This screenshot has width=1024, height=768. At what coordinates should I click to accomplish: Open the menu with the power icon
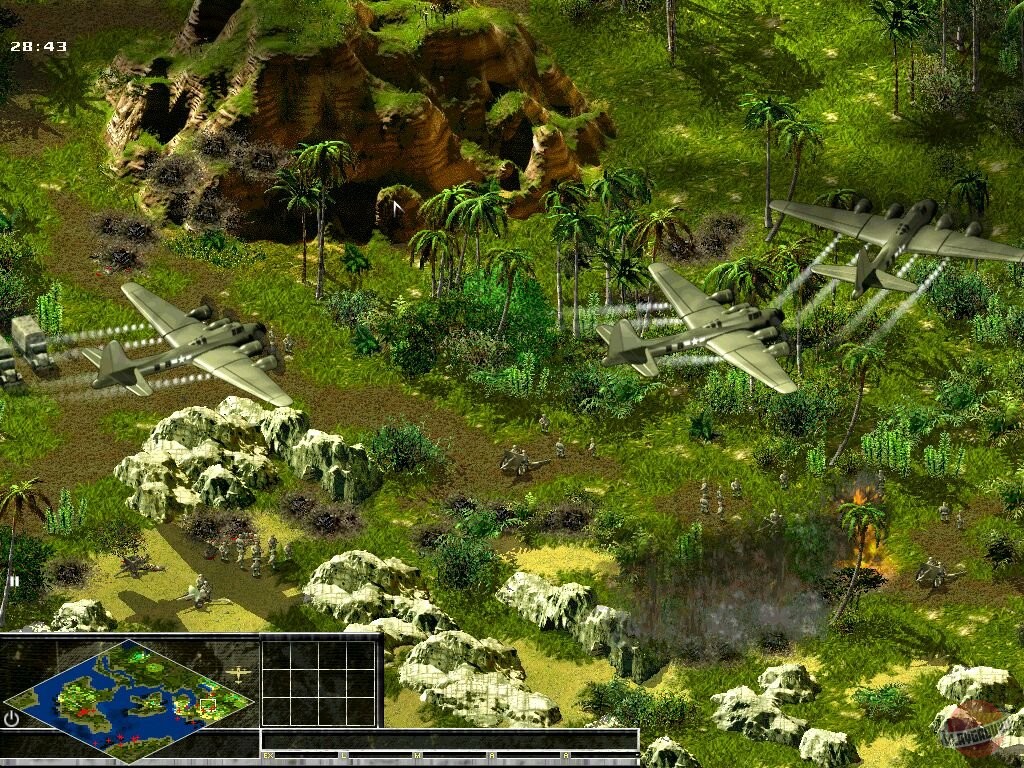pos(12,717)
